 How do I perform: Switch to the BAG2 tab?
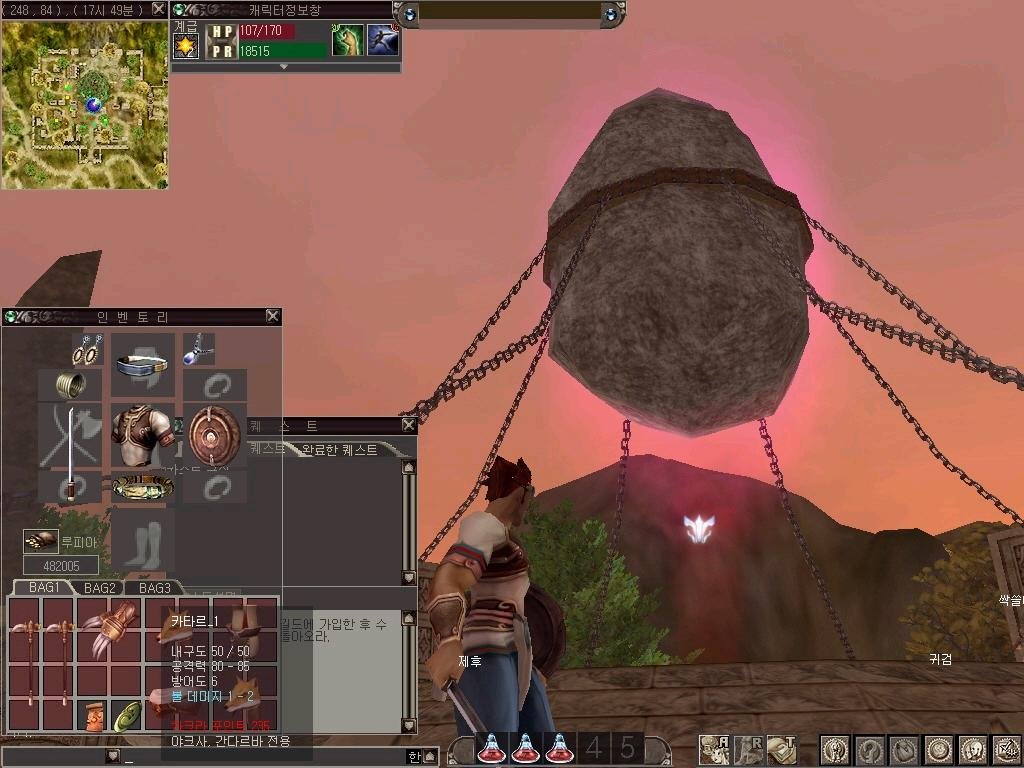pyautogui.click(x=100, y=588)
